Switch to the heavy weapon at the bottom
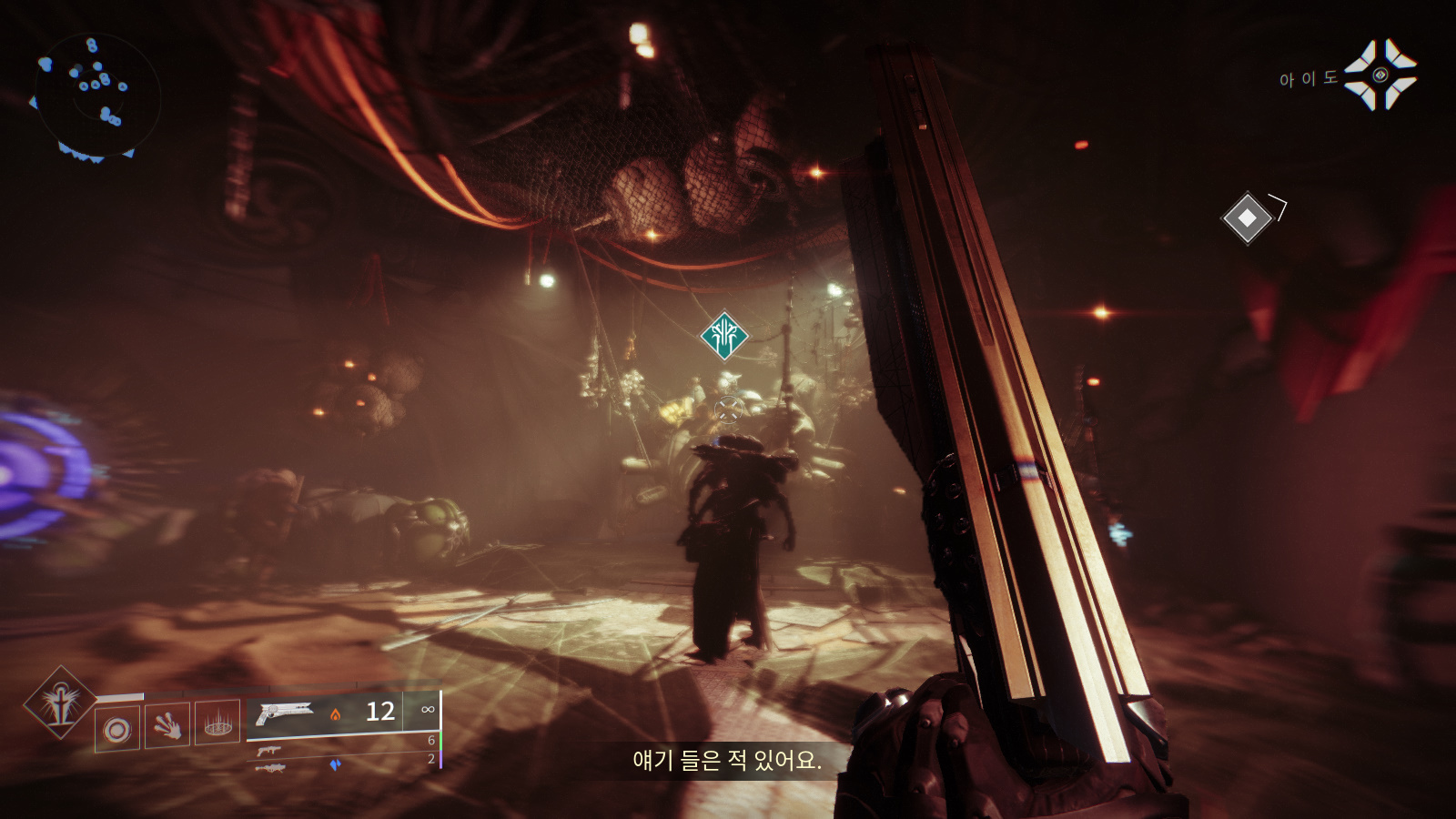 point(270,768)
